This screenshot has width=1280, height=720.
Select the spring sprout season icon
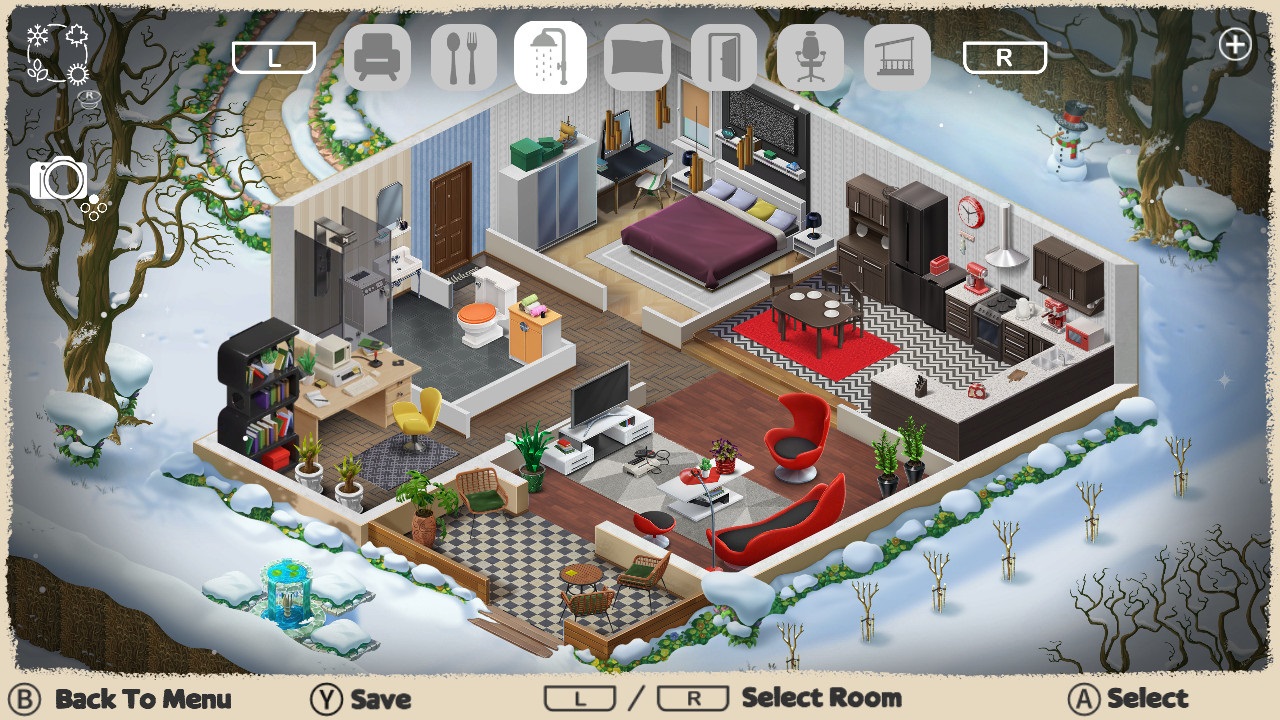38,70
